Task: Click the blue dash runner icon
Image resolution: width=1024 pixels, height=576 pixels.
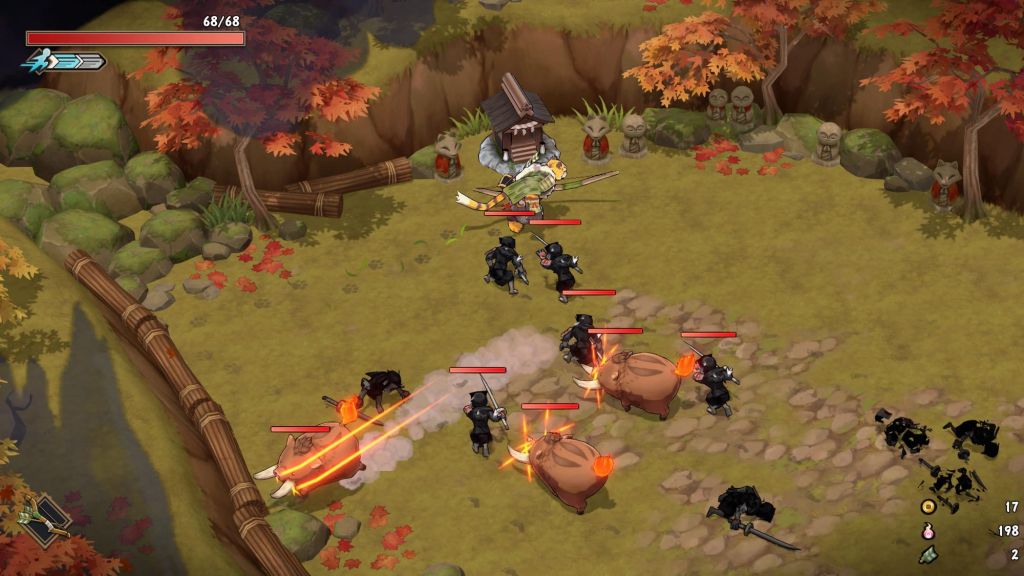Action: [x=36, y=62]
